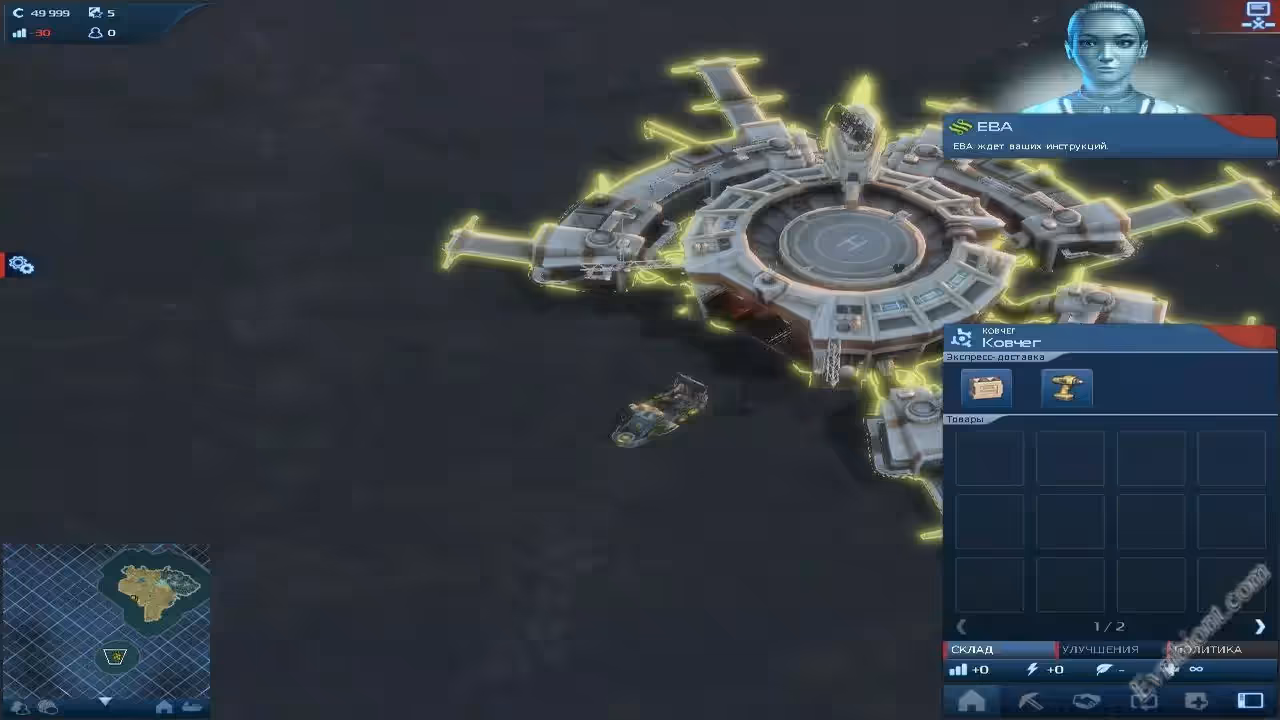The height and width of the screenshot is (720, 1280).
Task: Select the crate express delivery item
Action: click(986, 388)
